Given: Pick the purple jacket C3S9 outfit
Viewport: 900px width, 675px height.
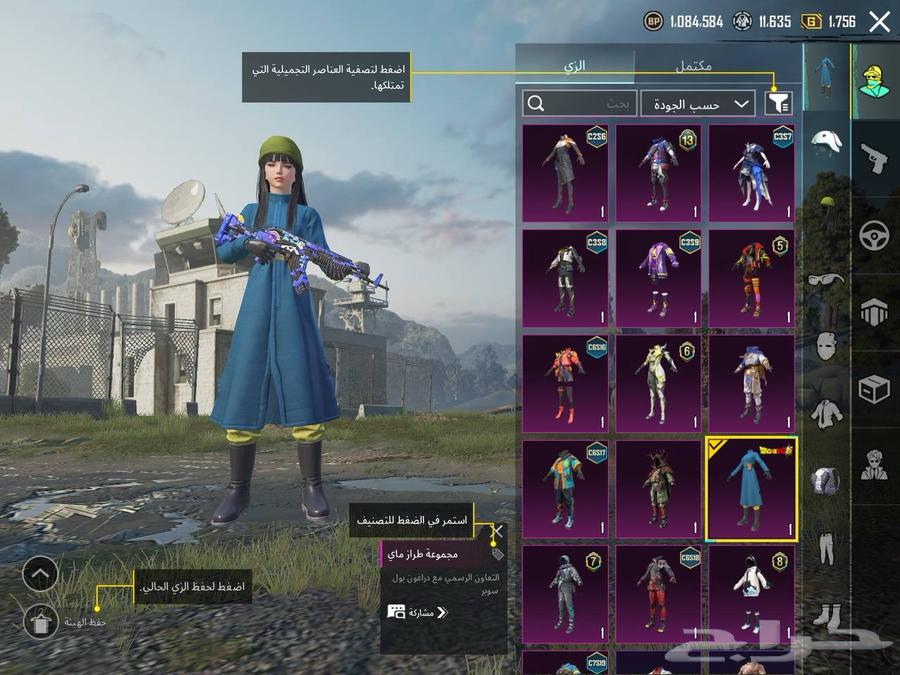Looking at the screenshot, I should 658,278.
